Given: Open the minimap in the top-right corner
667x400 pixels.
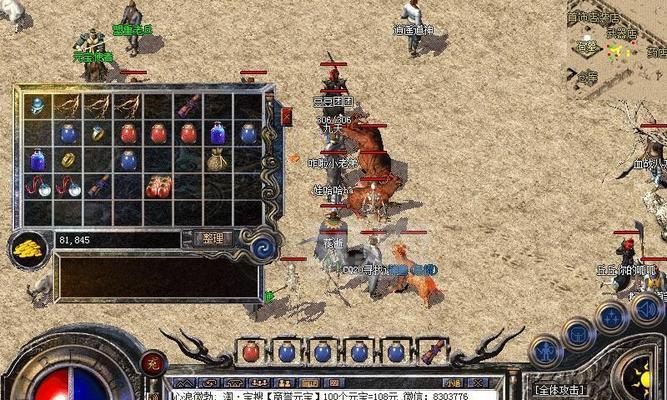Looking at the screenshot, I should click(x=617, y=45).
